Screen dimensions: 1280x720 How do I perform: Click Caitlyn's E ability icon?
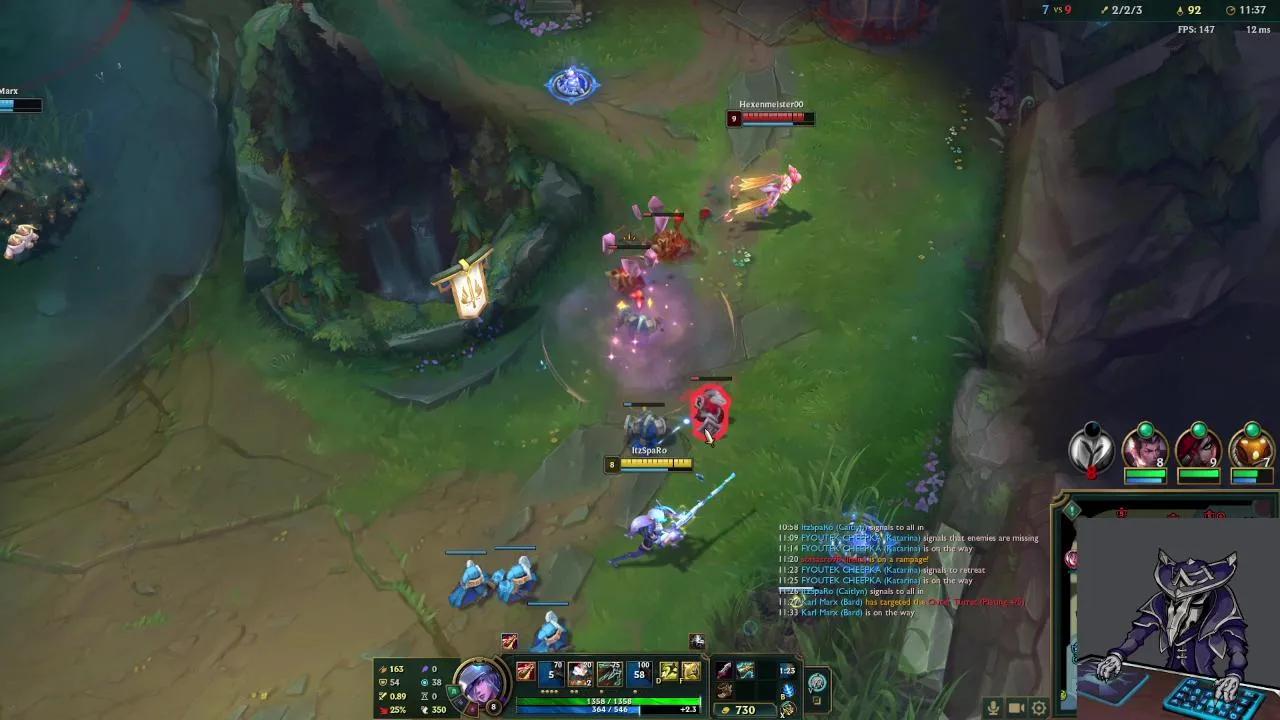pos(608,672)
